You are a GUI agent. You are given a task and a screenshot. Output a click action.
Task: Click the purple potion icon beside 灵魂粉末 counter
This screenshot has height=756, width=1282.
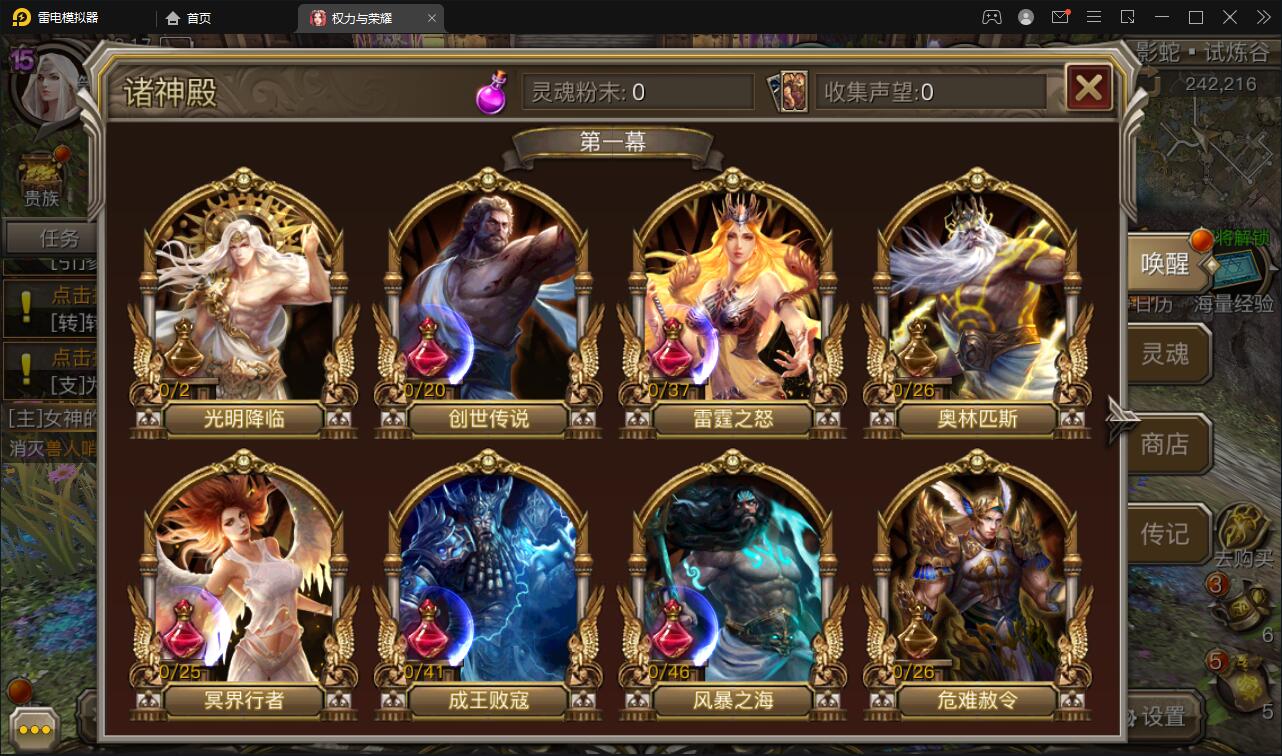[x=490, y=92]
